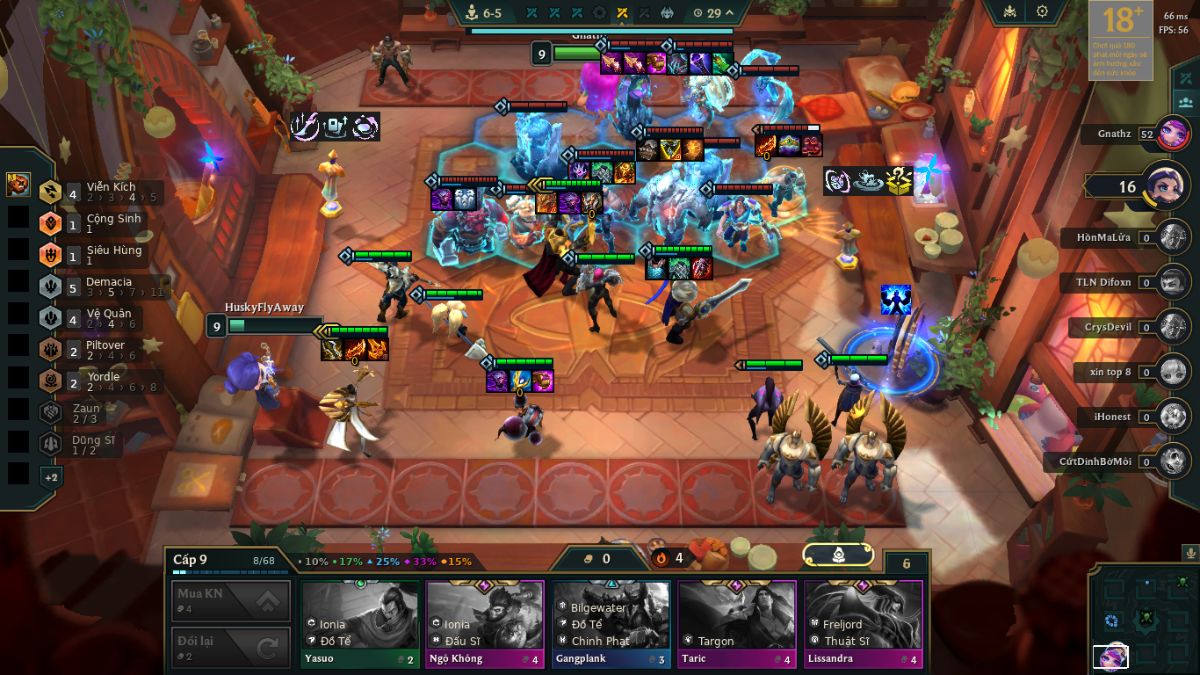Open the settings gear icon
Screen dimensions: 1200x675
[1042, 12]
